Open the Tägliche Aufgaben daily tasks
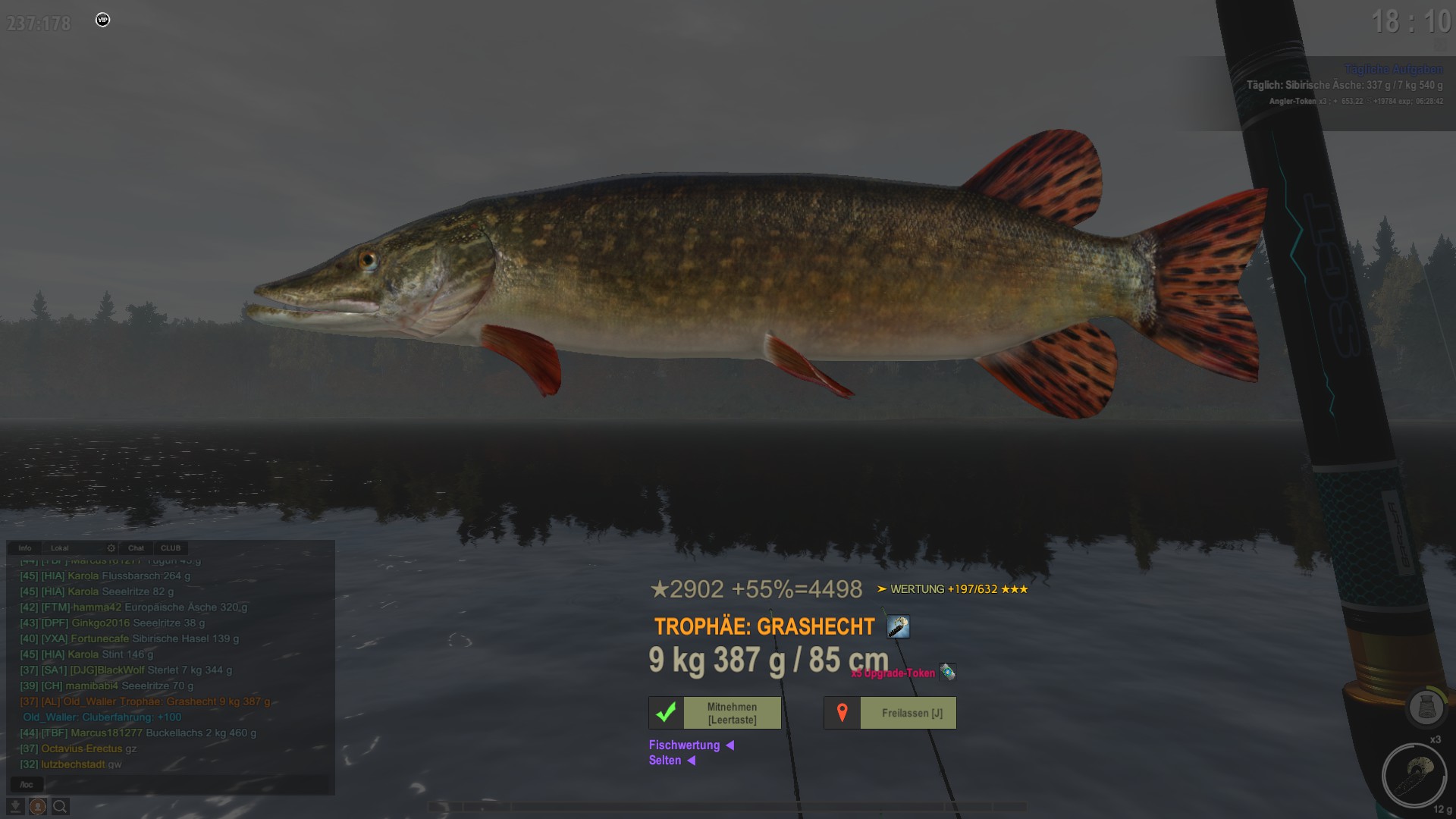Viewport: 1456px width, 819px height. click(1393, 69)
